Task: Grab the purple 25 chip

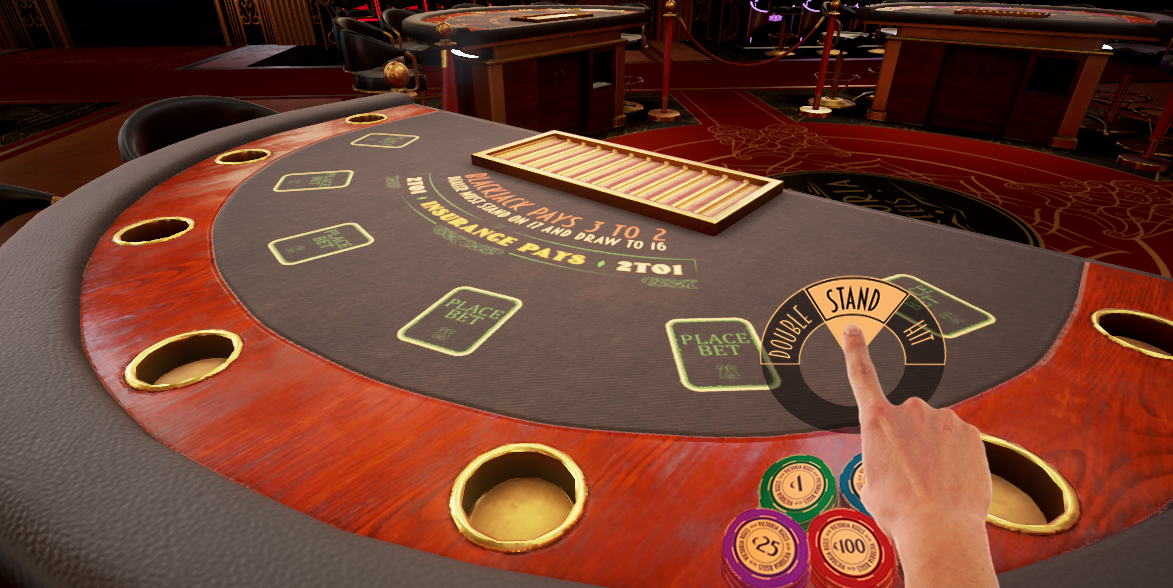Action: pyautogui.click(x=765, y=545)
